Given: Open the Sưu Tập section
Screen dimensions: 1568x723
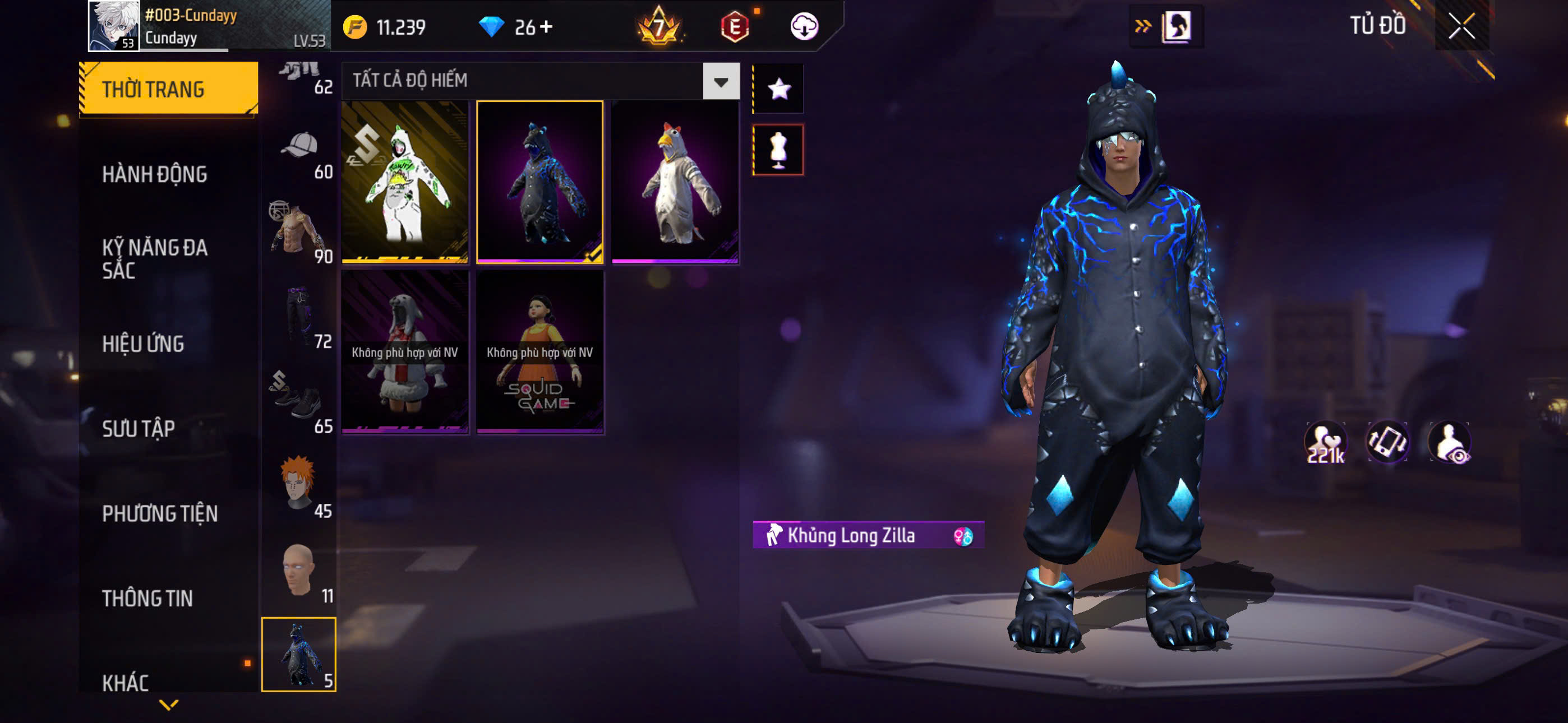Looking at the screenshot, I should pos(138,428).
